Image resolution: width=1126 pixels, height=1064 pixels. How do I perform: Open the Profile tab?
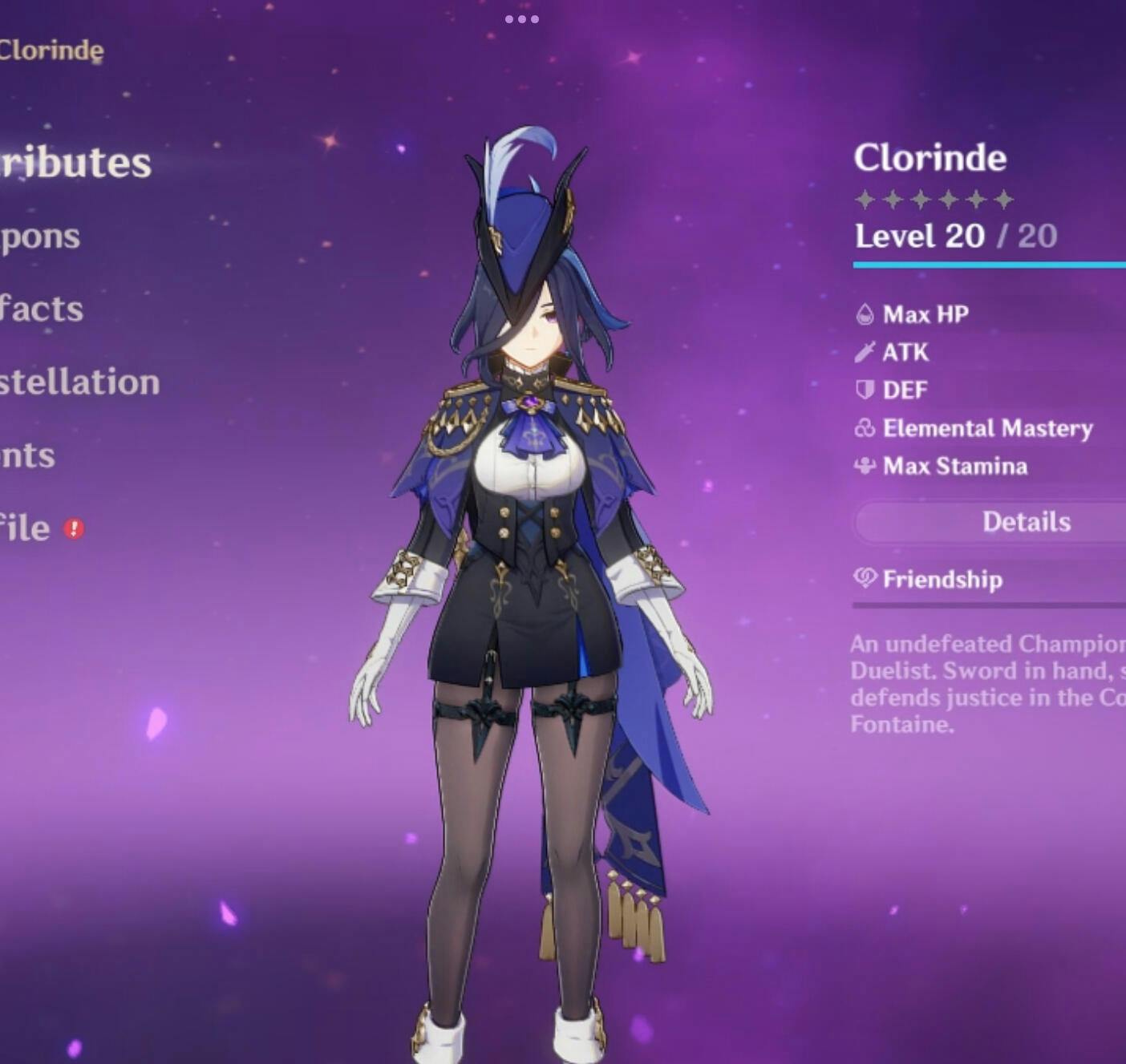(26, 528)
